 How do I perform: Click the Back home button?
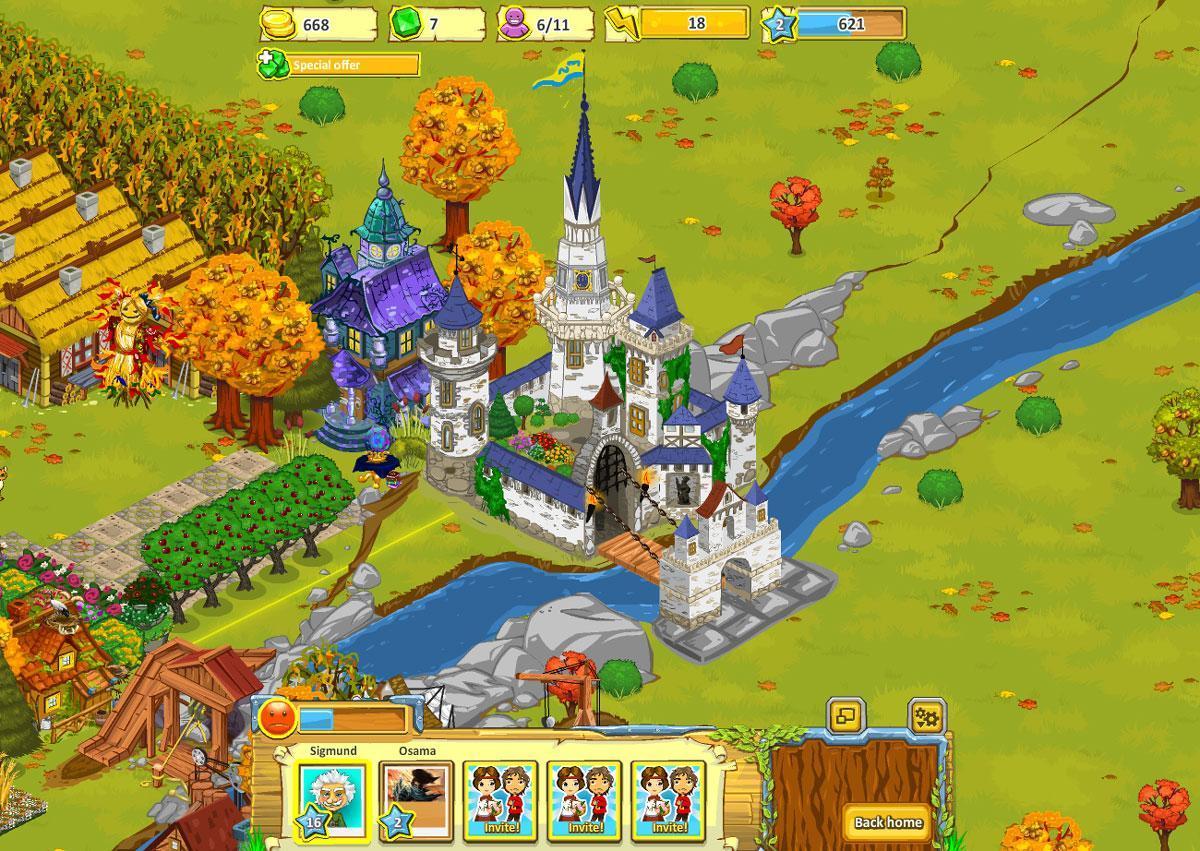tap(888, 822)
